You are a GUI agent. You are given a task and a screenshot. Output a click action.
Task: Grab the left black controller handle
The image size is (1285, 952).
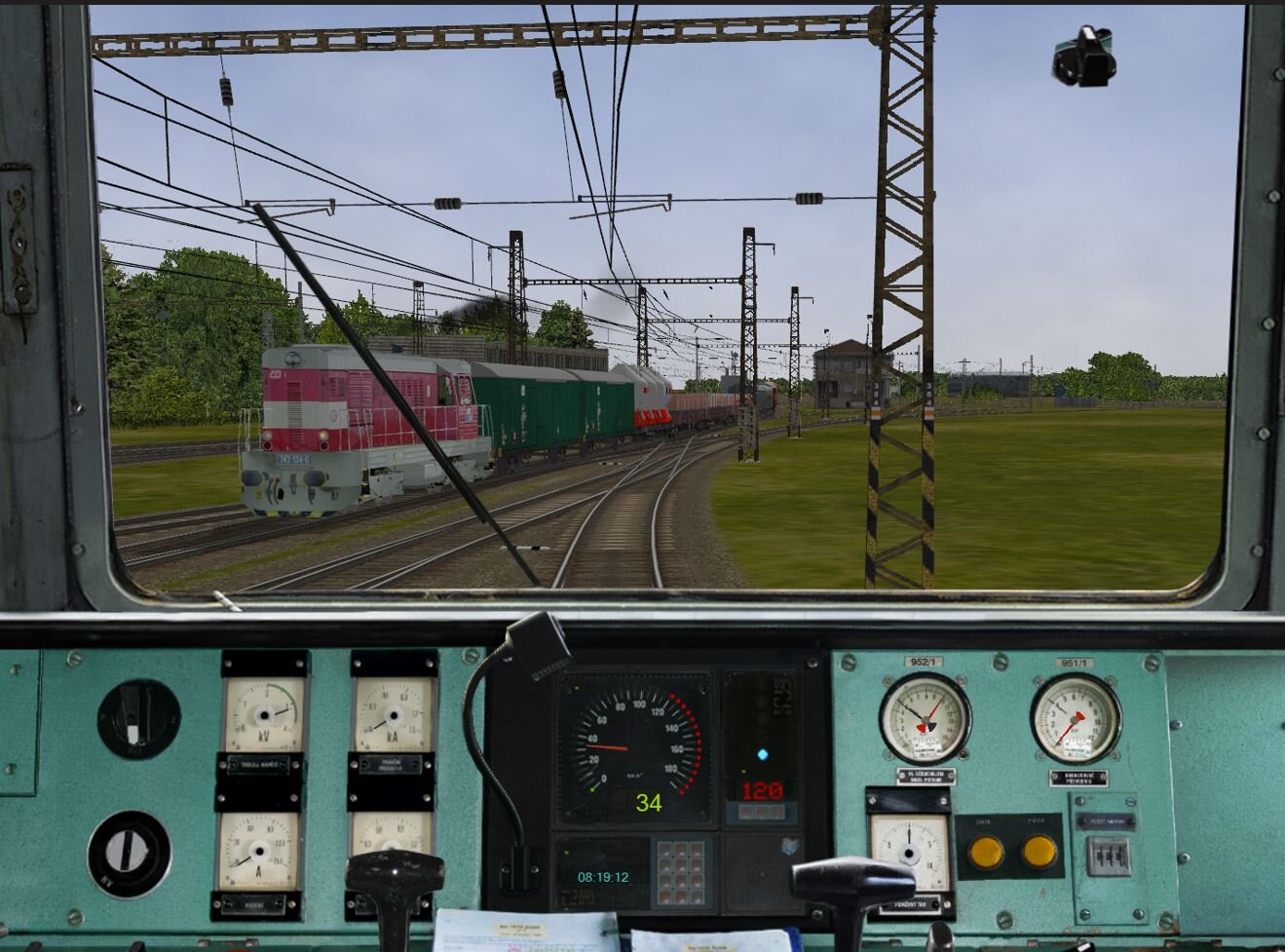tap(394, 874)
